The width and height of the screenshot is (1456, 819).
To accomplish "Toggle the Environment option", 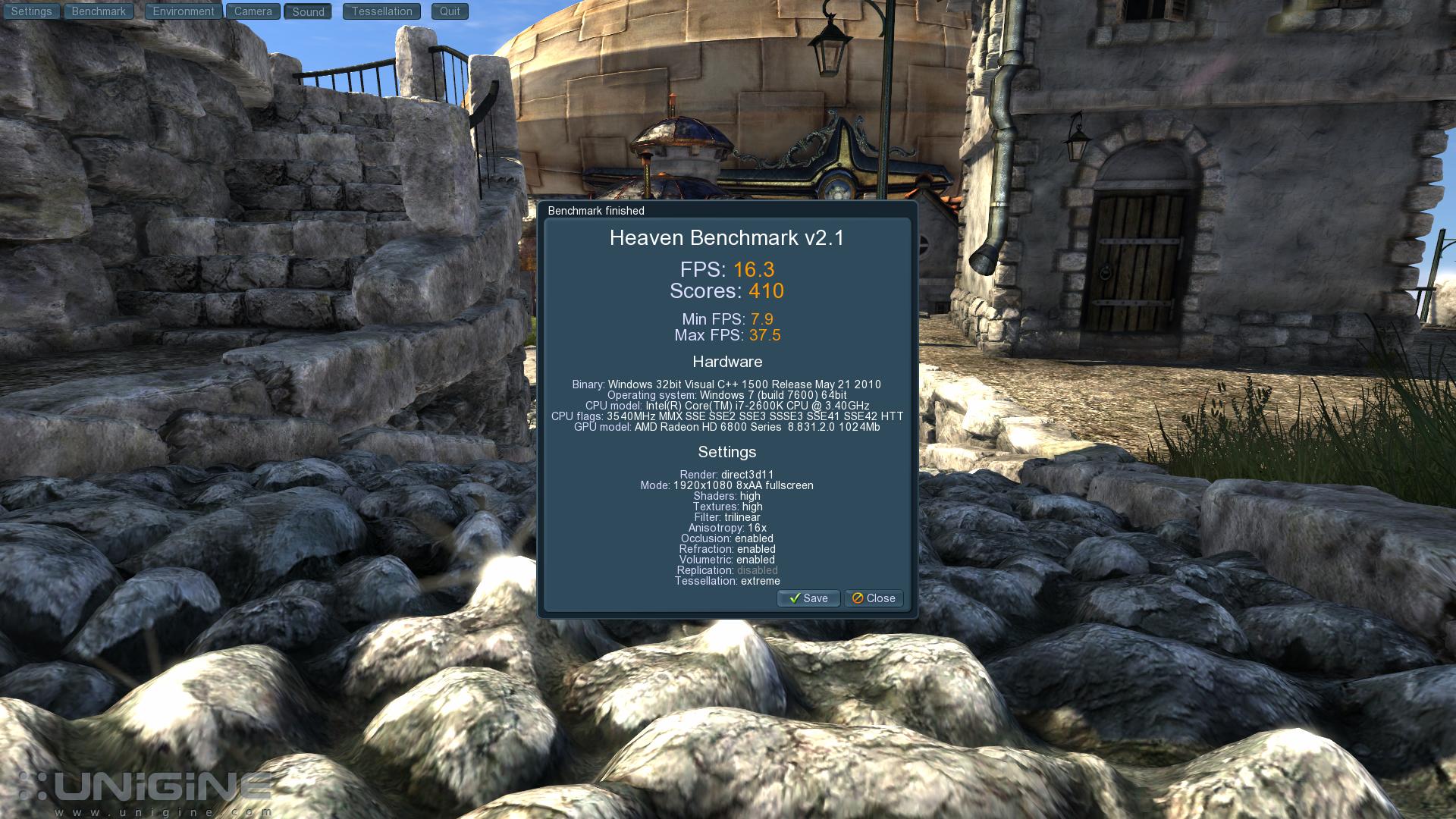I will [x=183, y=11].
